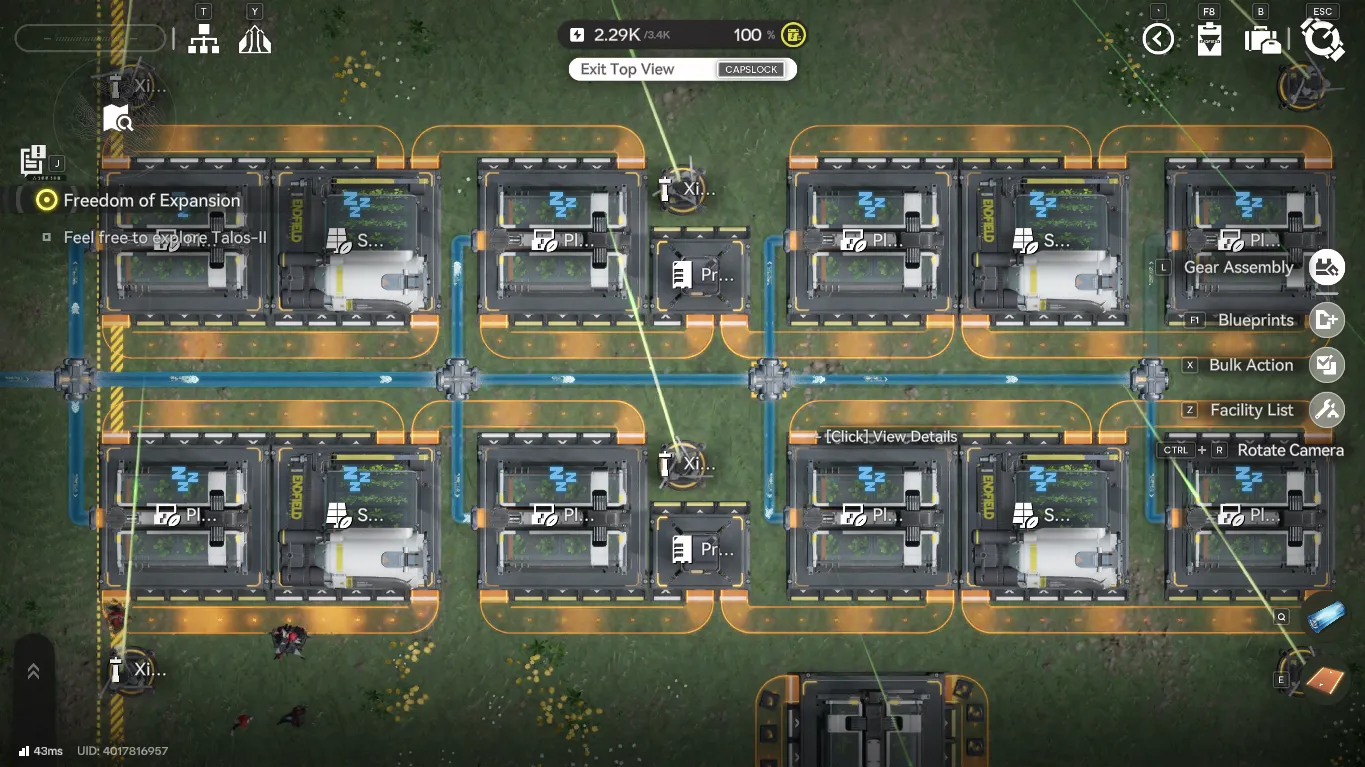Click the map search icon at the Xi base
This screenshot has width=1365, height=767.
pos(117,118)
